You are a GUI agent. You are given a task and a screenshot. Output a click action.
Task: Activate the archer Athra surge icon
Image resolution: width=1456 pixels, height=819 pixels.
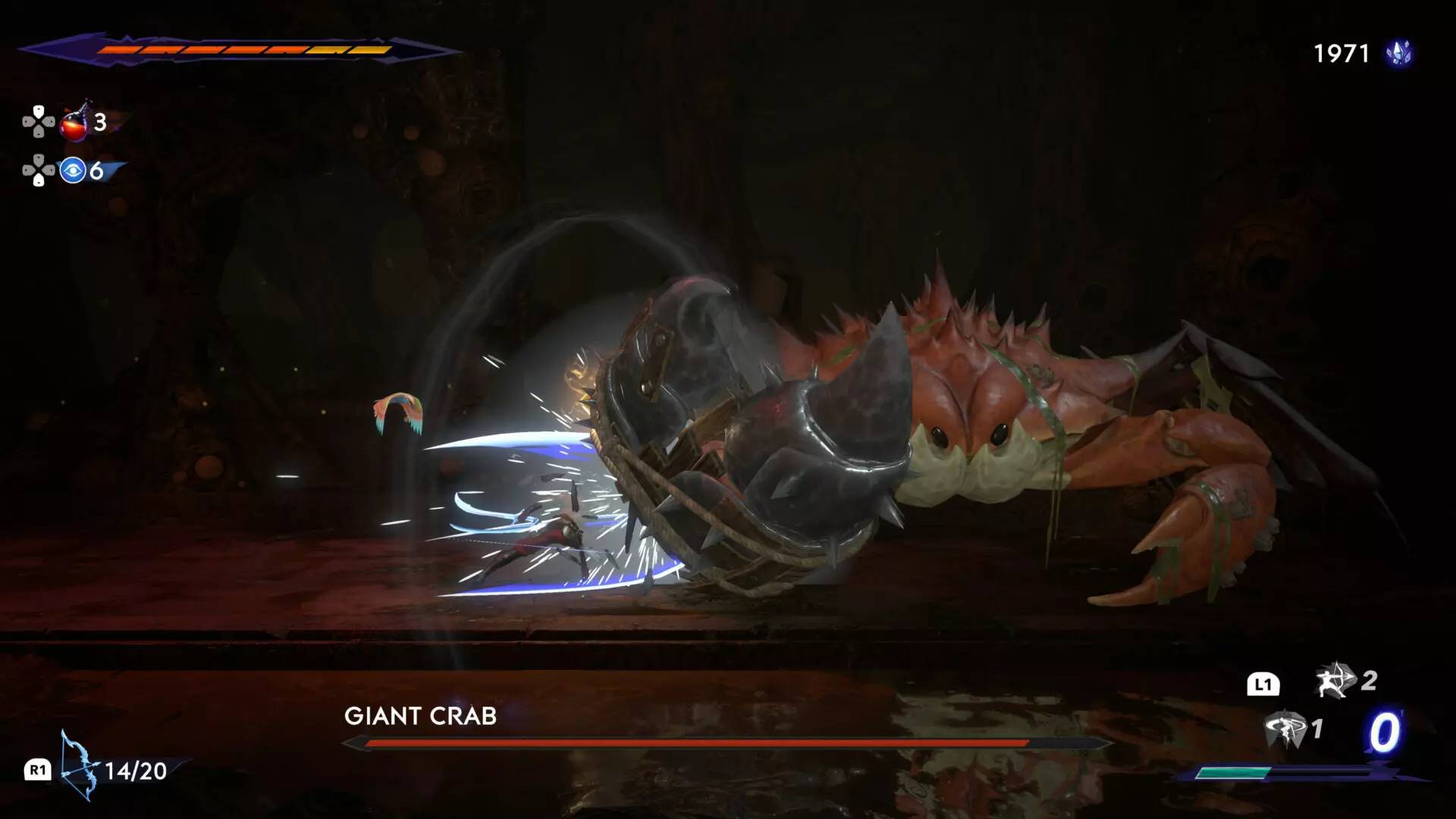point(1335,680)
